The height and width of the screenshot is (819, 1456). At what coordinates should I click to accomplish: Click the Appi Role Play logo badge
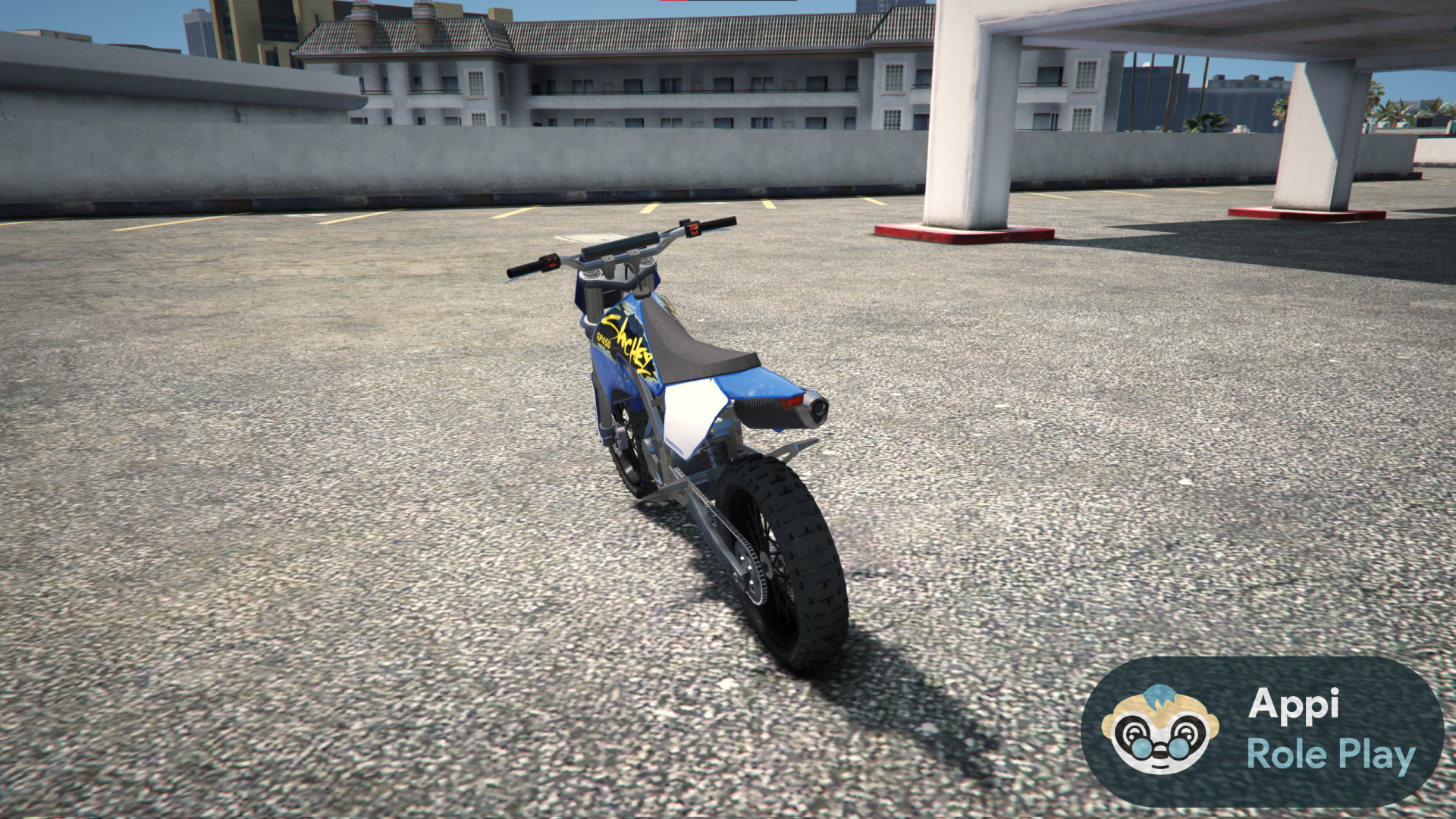(x=1262, y=730)
